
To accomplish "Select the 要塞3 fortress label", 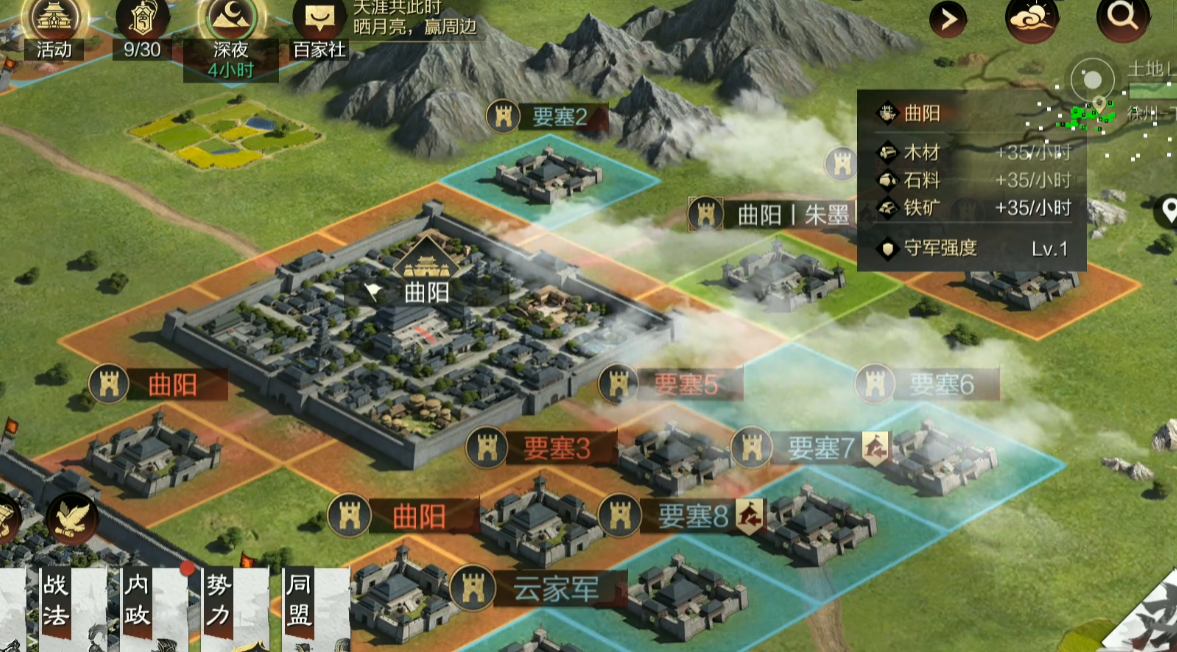I will 542,449.
